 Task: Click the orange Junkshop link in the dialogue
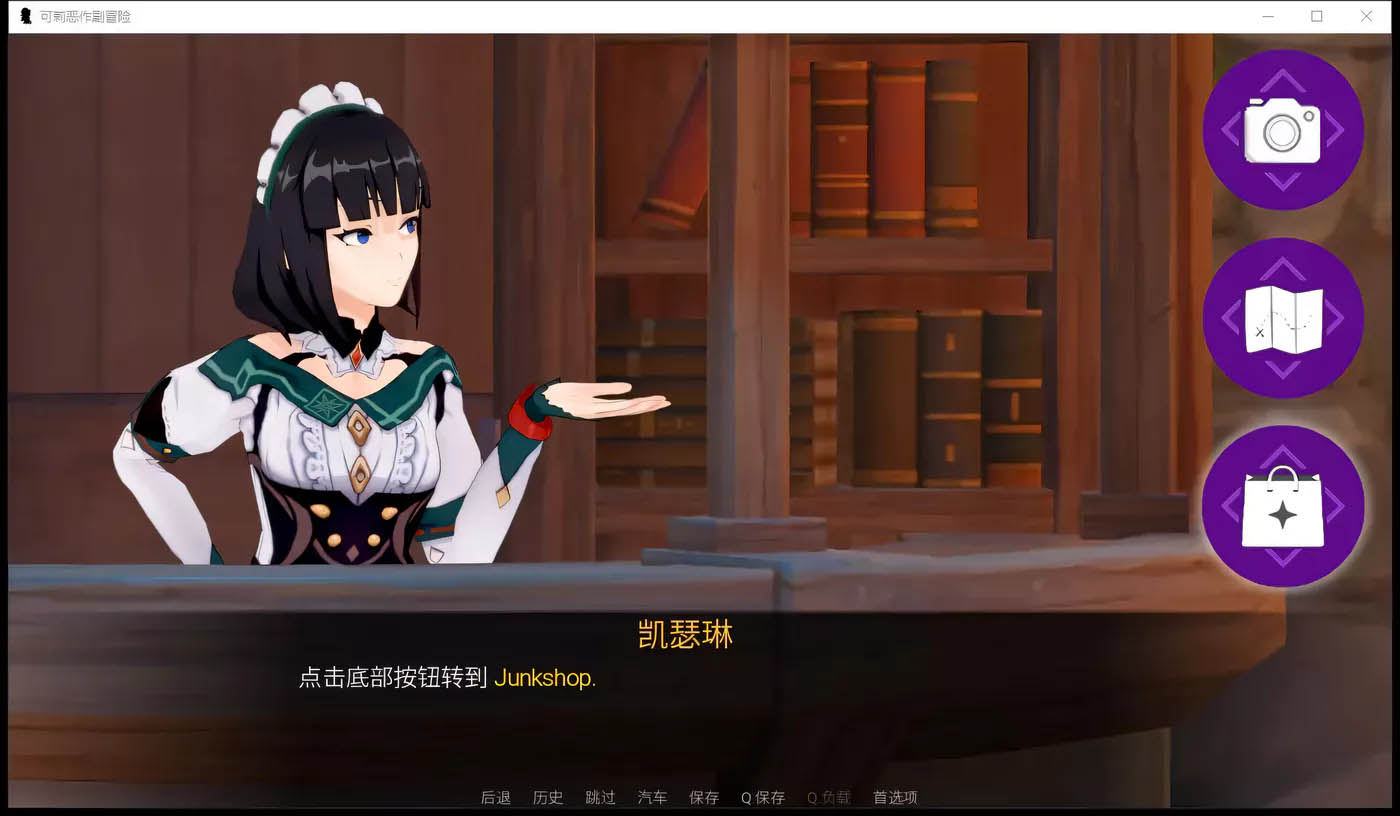coord(544,679)
